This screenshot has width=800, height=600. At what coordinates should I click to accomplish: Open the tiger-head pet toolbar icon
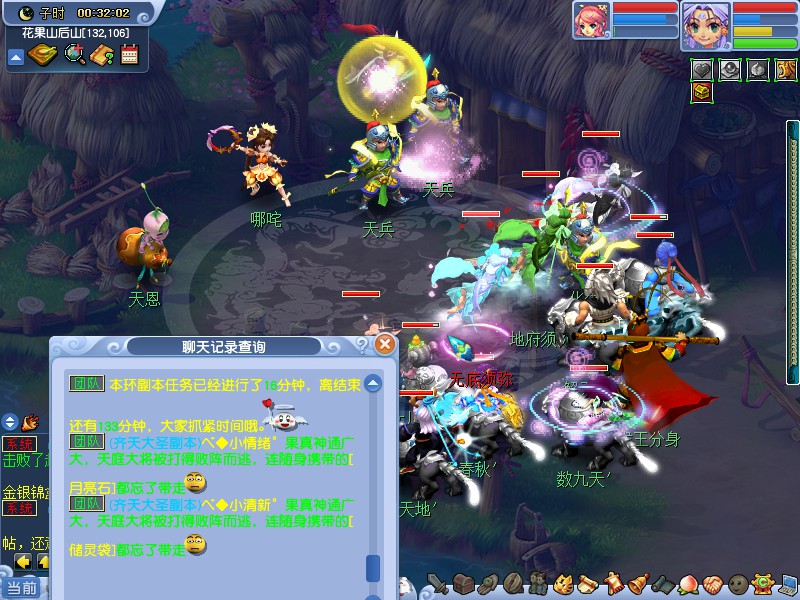(x=563, y=583)
